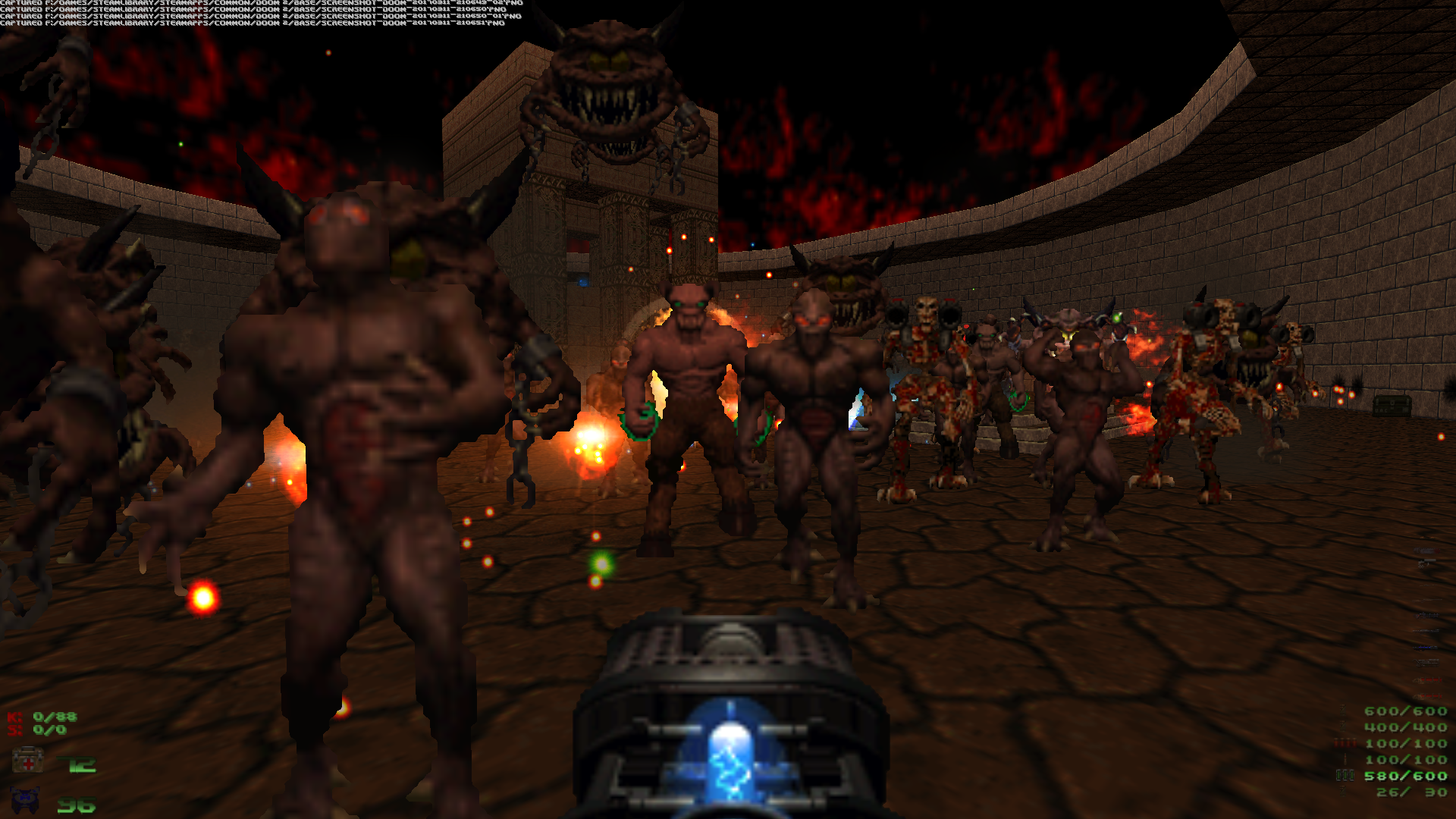Click the clip icon next to 600/600

[1343, 710]
